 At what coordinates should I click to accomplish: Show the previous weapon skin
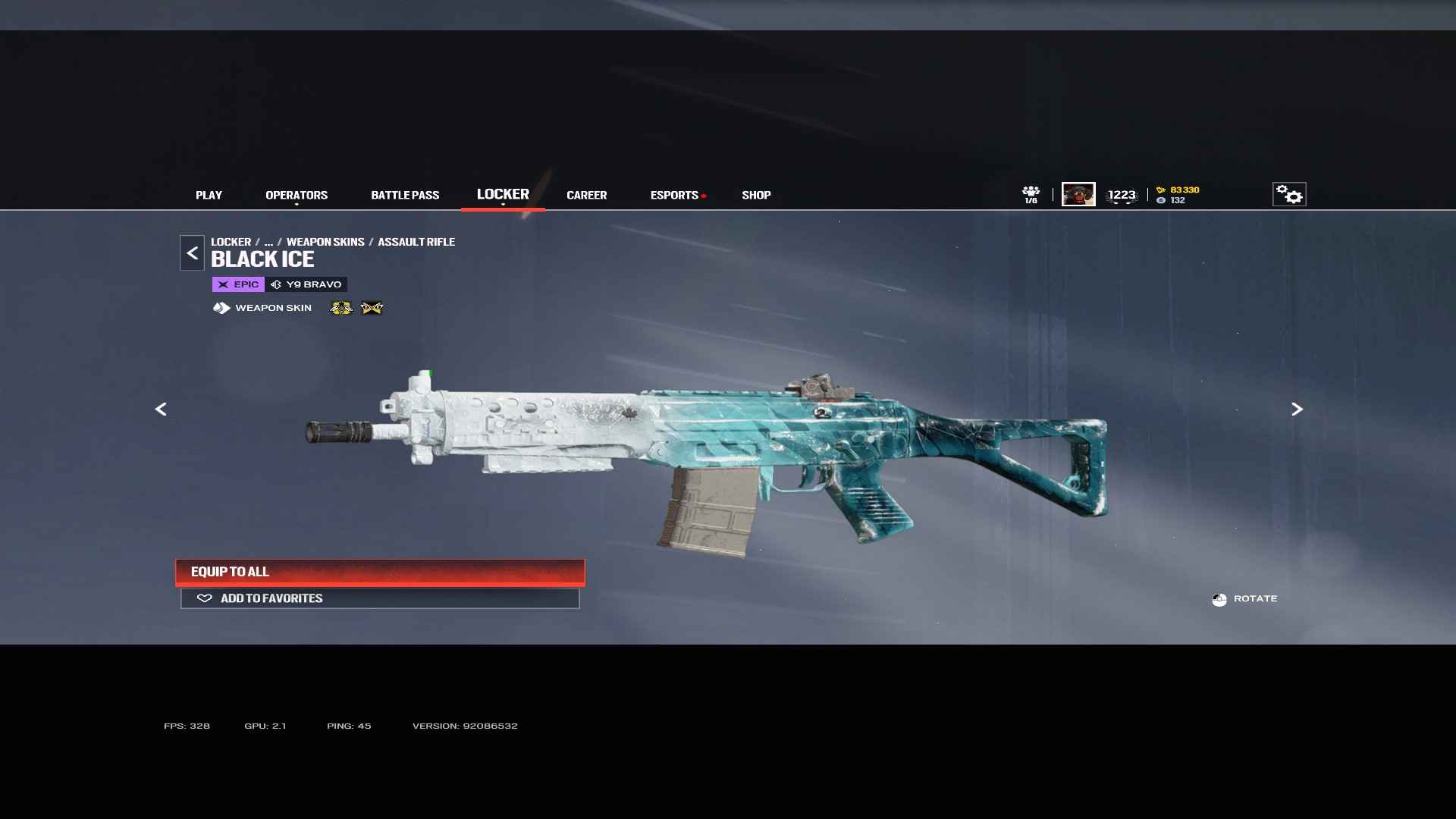[161, 409]
